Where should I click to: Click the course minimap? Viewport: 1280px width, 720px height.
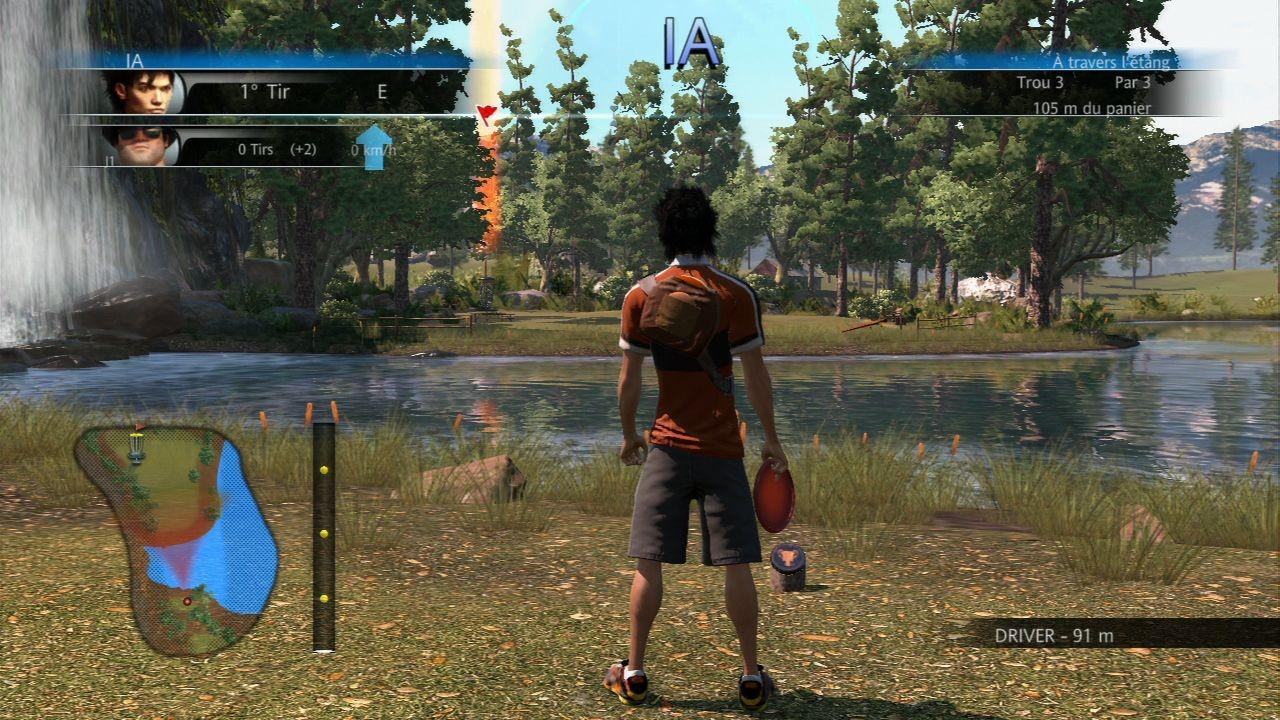176,540
